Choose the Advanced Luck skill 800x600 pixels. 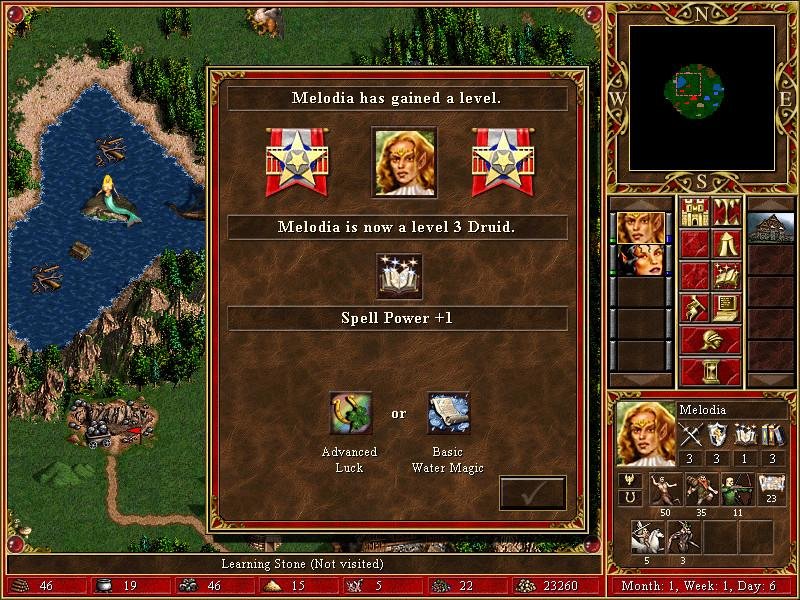pos(350,413)
